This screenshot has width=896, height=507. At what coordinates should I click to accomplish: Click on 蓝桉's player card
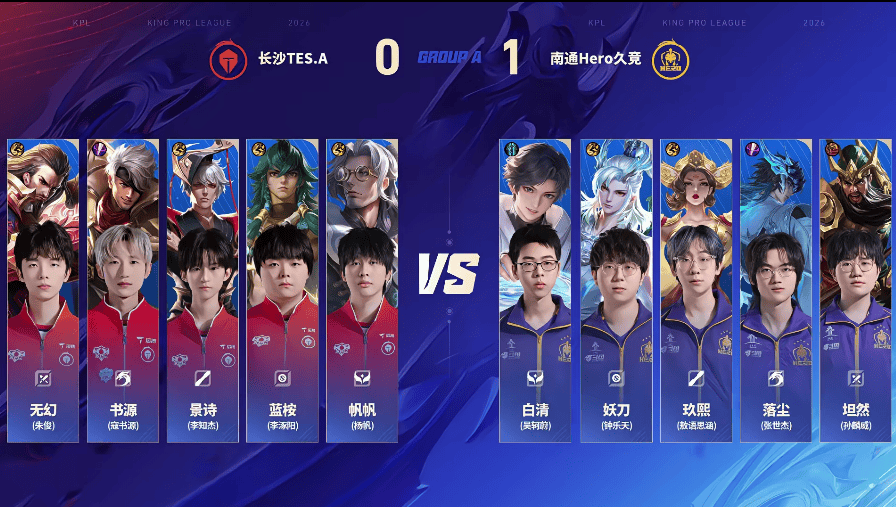[x=283, y=290]
